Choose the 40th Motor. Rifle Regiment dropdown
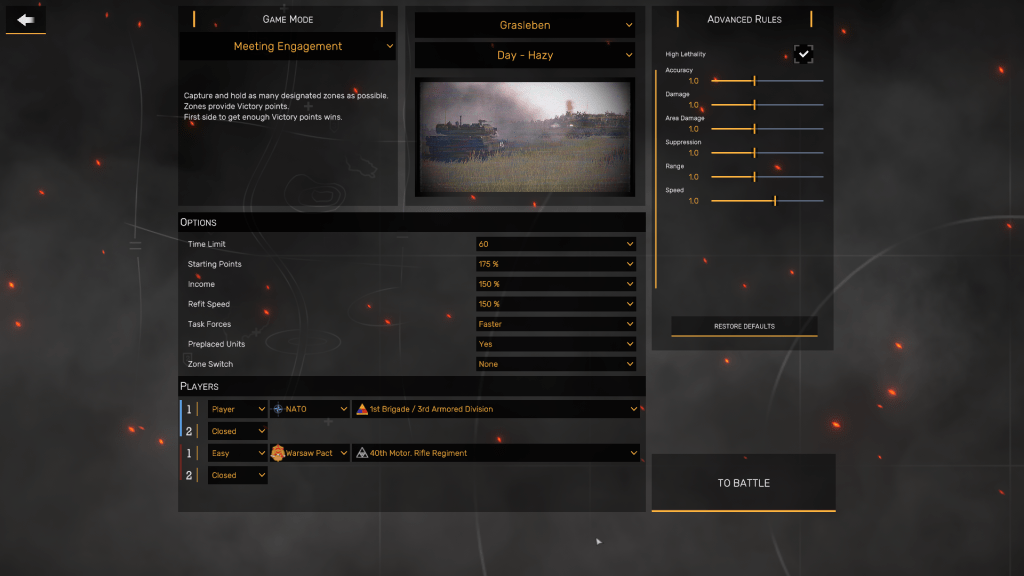Viewport: 1024px width, 576px height. pos(496,453)
